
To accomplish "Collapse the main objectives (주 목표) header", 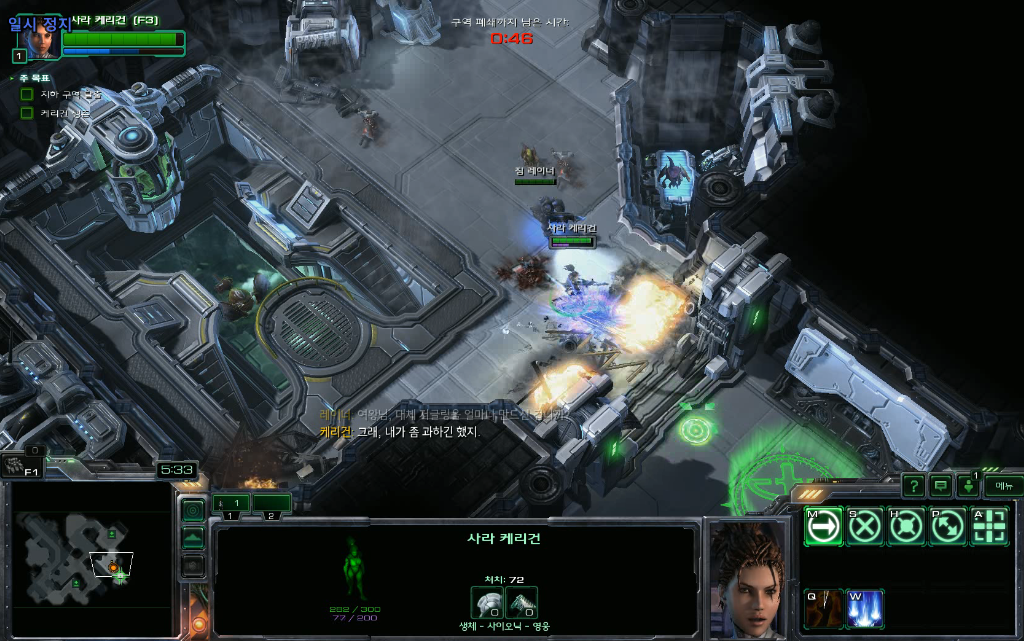I will (12, 78).
